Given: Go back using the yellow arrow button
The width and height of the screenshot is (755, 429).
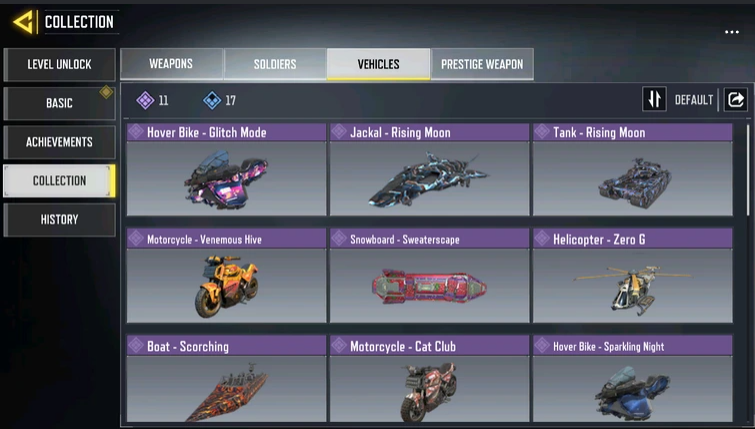Looking at the screenshot, I should 23,21.
